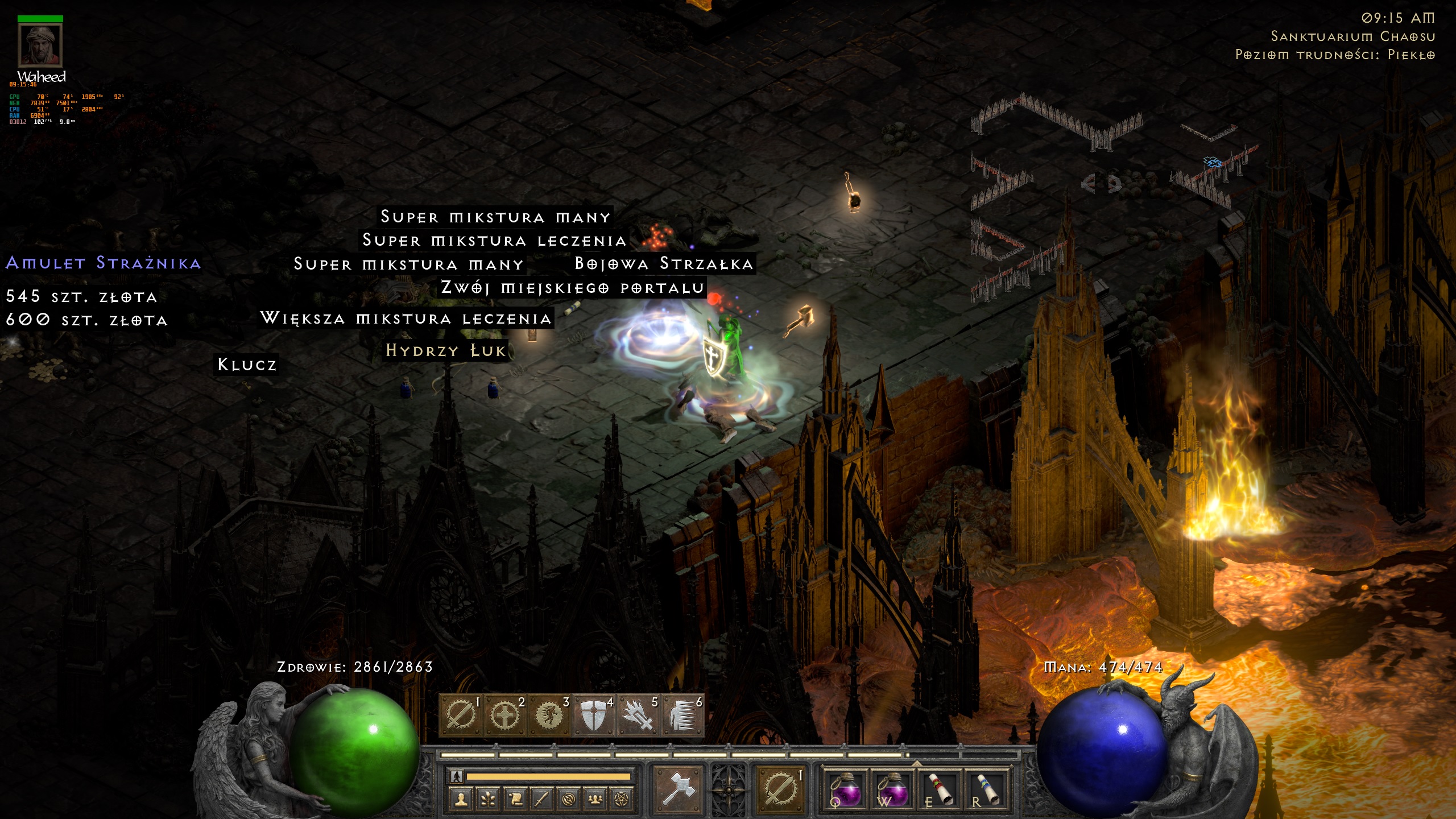
Task: Open the quest log scroll button
Action: 515,800
